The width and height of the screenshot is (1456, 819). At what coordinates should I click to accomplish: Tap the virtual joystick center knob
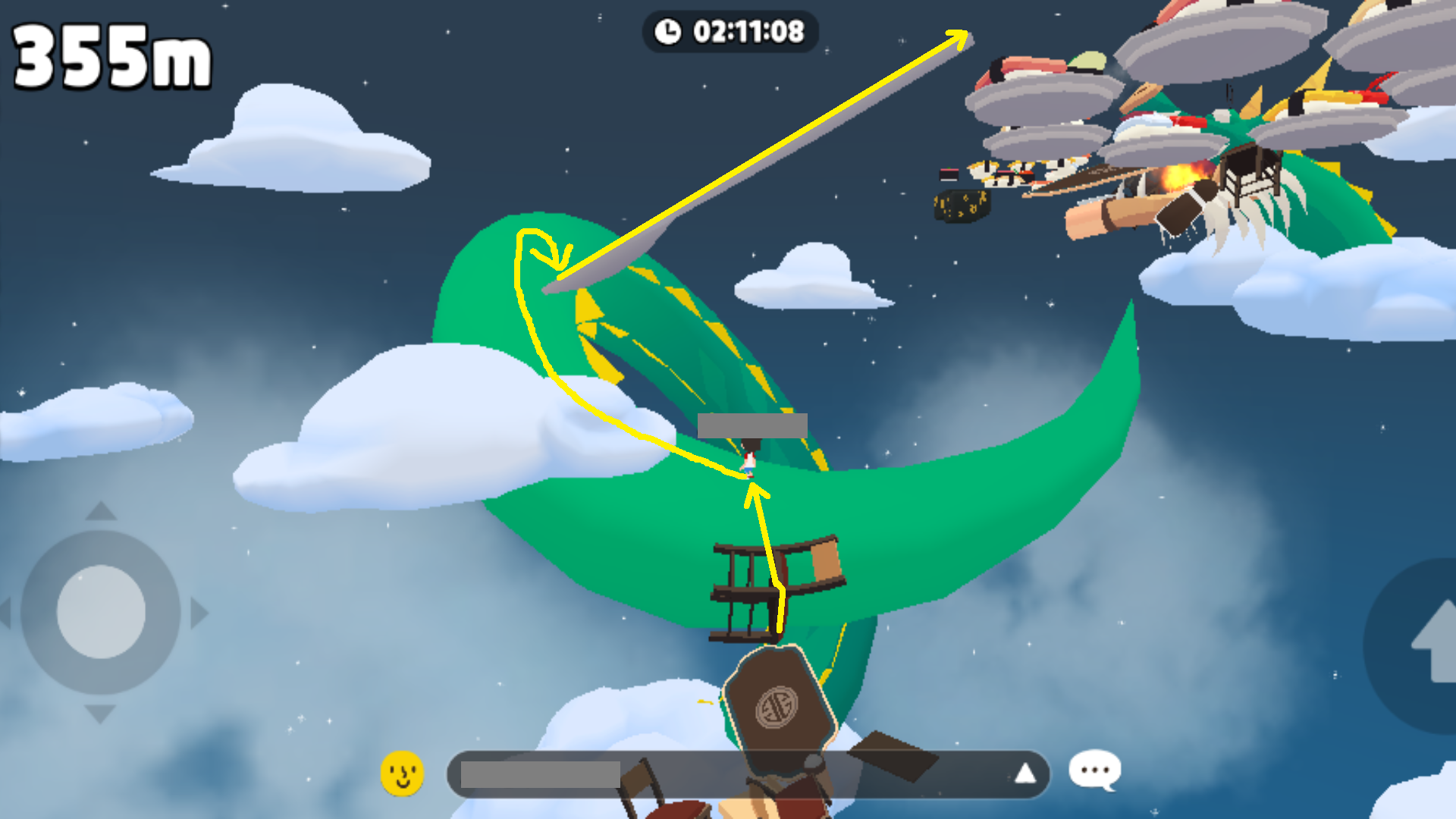click(x=101, y=612)
